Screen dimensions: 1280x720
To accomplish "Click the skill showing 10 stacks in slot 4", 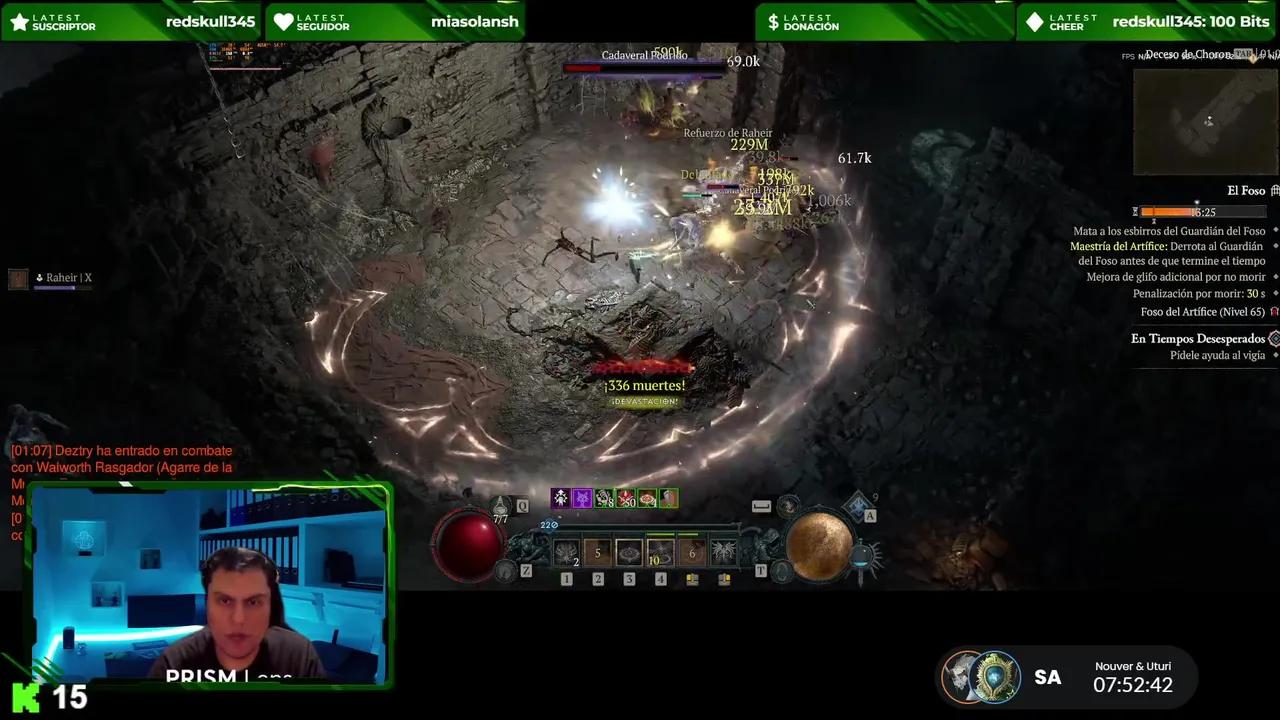I will (660, 554).
